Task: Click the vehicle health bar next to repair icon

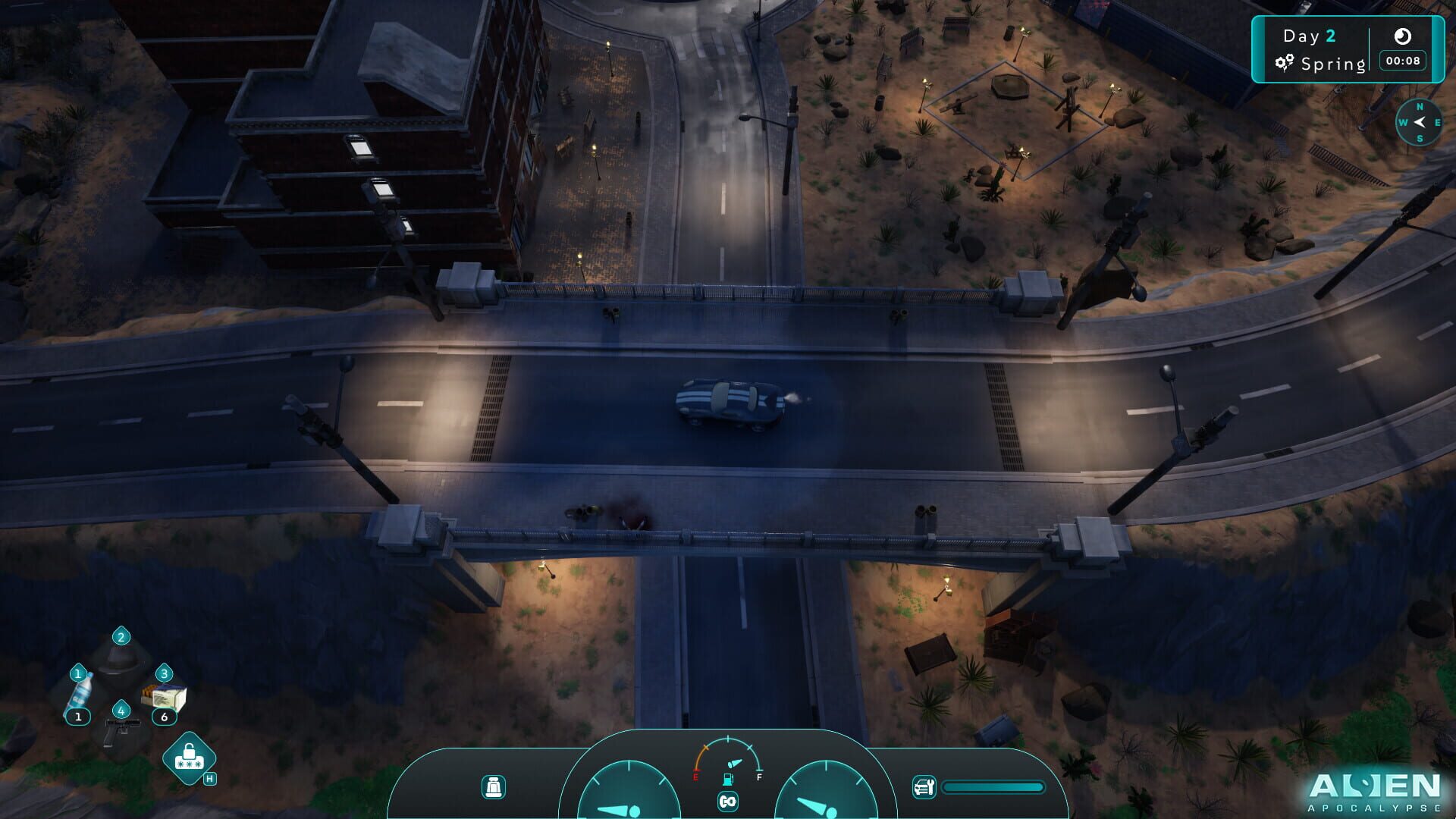Action: click(x=993, y=787)
